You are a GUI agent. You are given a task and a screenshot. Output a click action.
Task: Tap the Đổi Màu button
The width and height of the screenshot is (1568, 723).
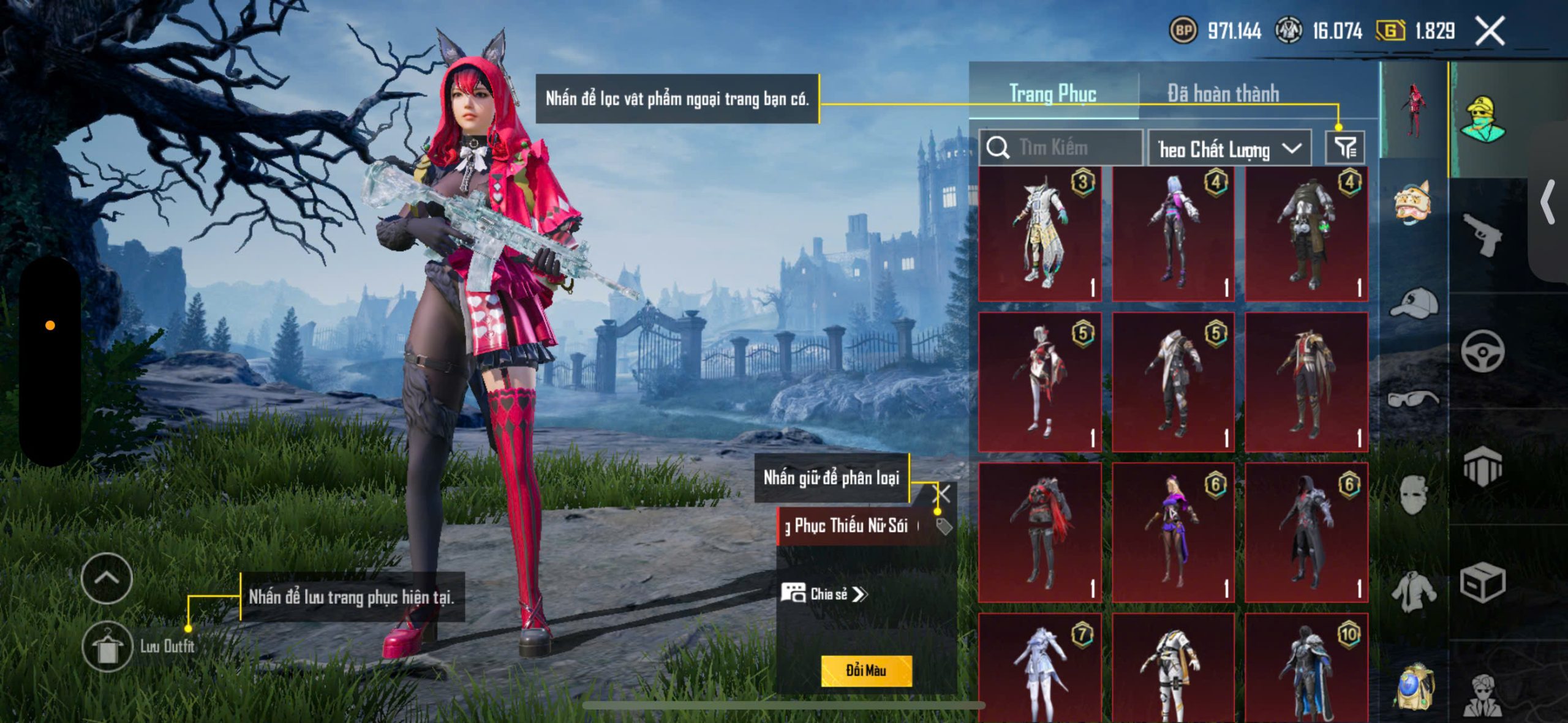click(865, 670)
